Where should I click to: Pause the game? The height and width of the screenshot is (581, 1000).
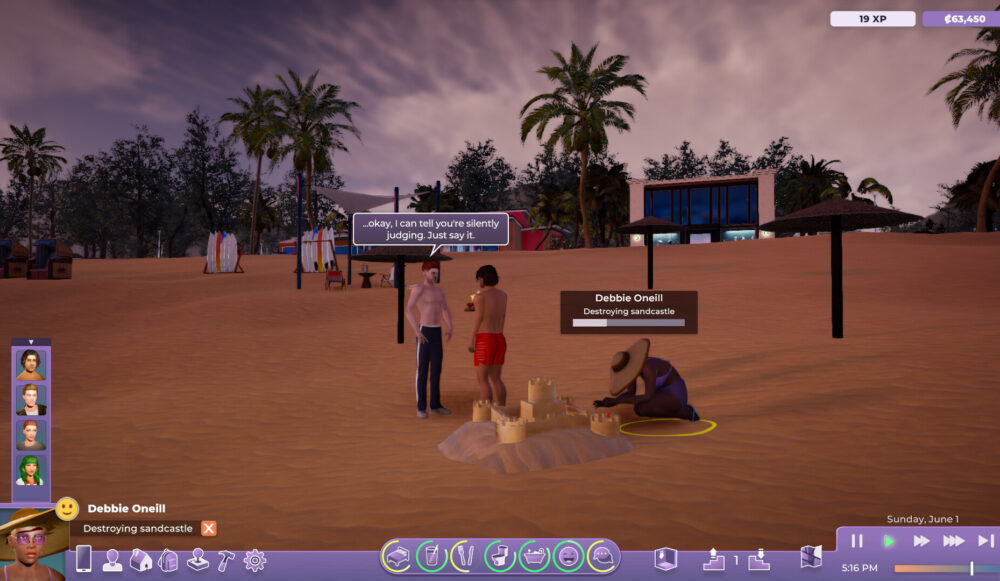[x=857, y=541]
